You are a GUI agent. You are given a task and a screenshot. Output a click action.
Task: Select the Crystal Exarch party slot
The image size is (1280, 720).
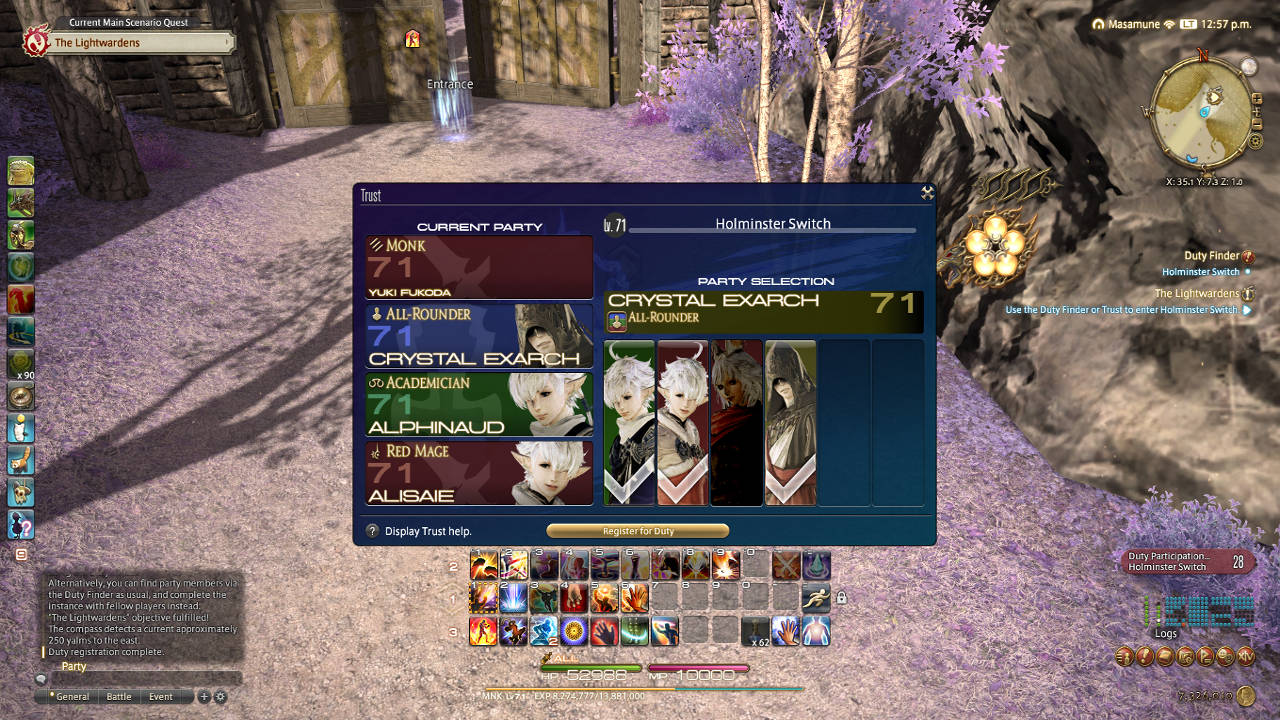479,336
